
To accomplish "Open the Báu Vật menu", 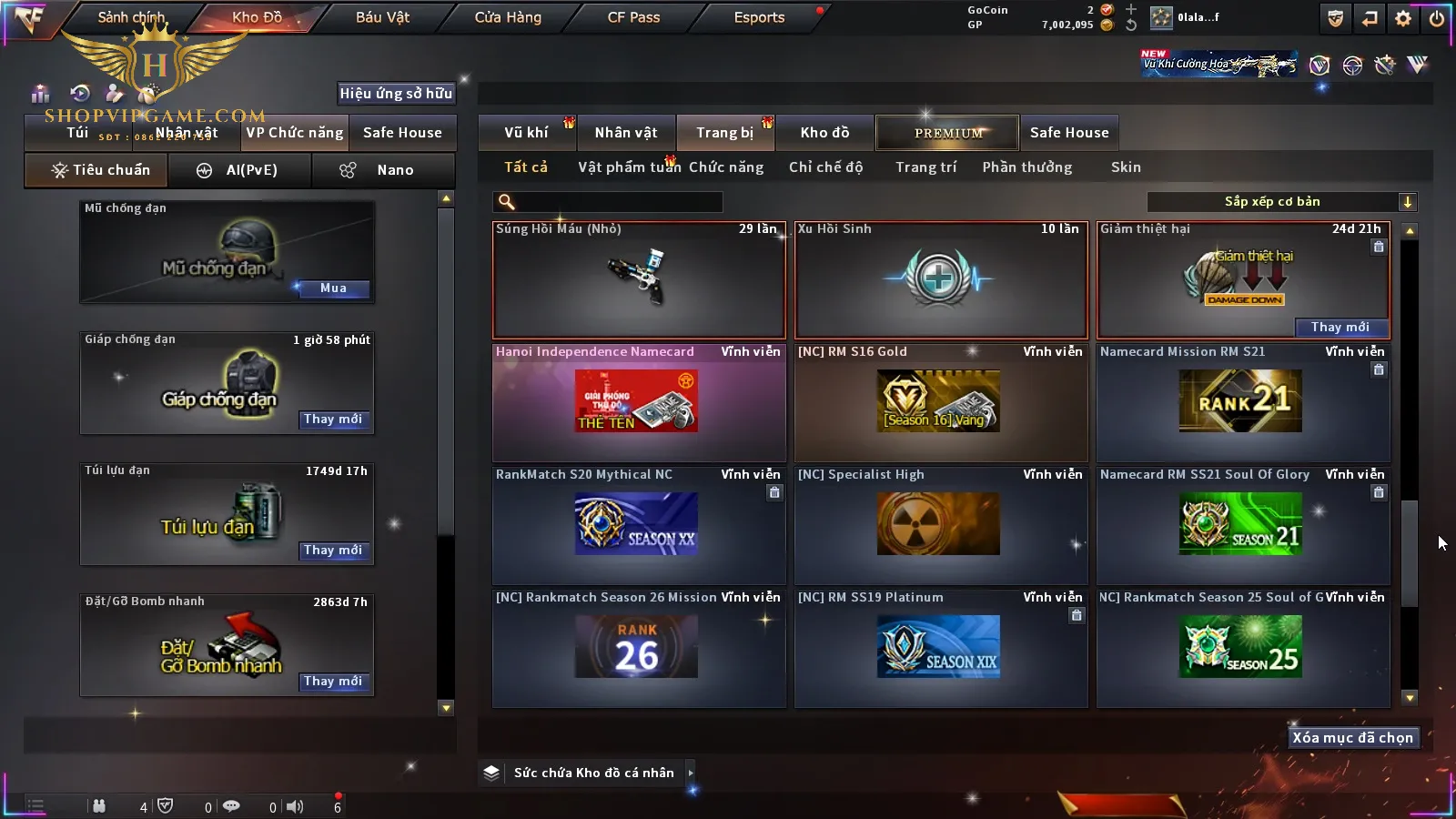I will pos(382,17).
